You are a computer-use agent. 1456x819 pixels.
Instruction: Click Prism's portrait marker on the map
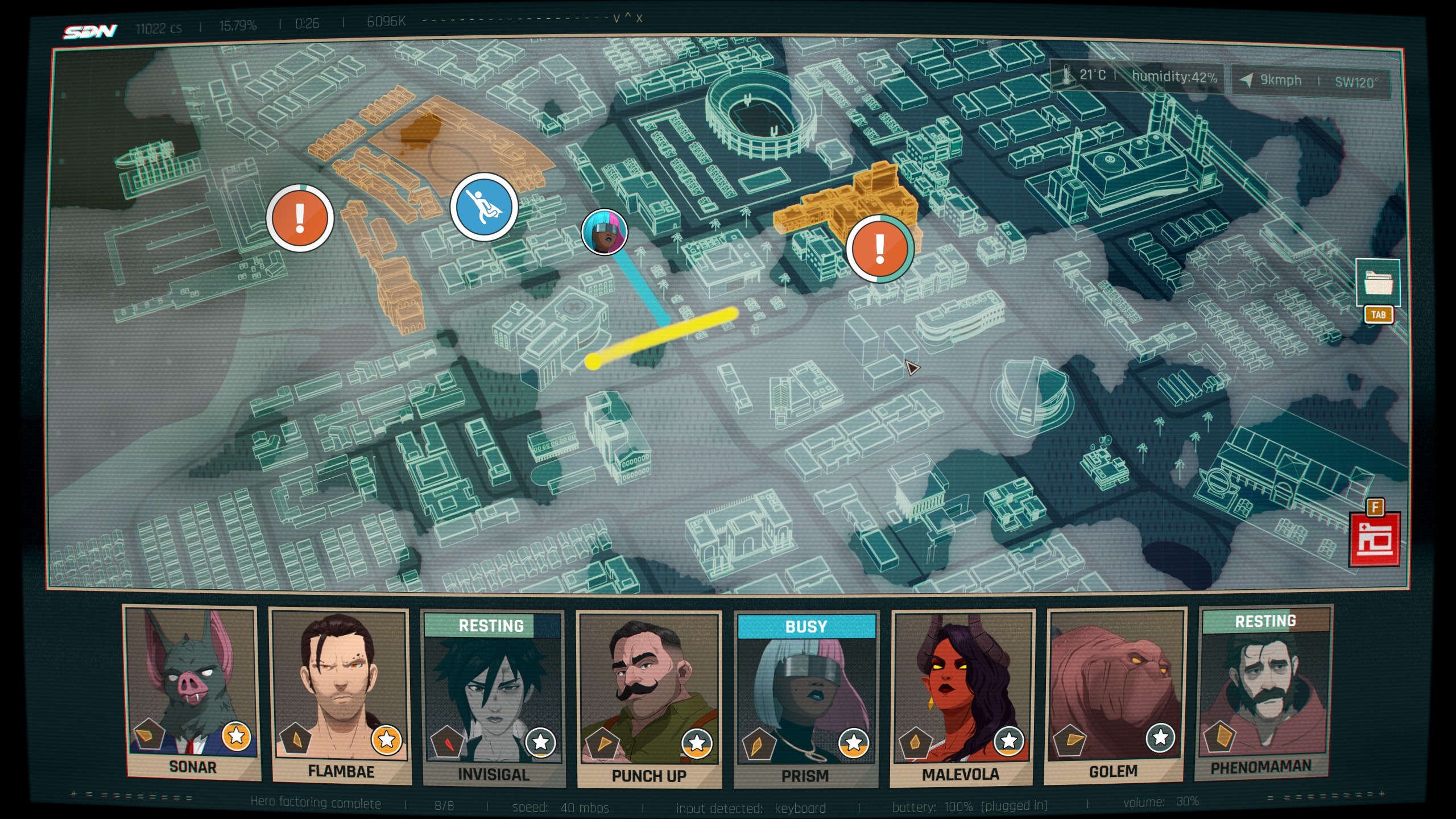(x=604, y=232)
